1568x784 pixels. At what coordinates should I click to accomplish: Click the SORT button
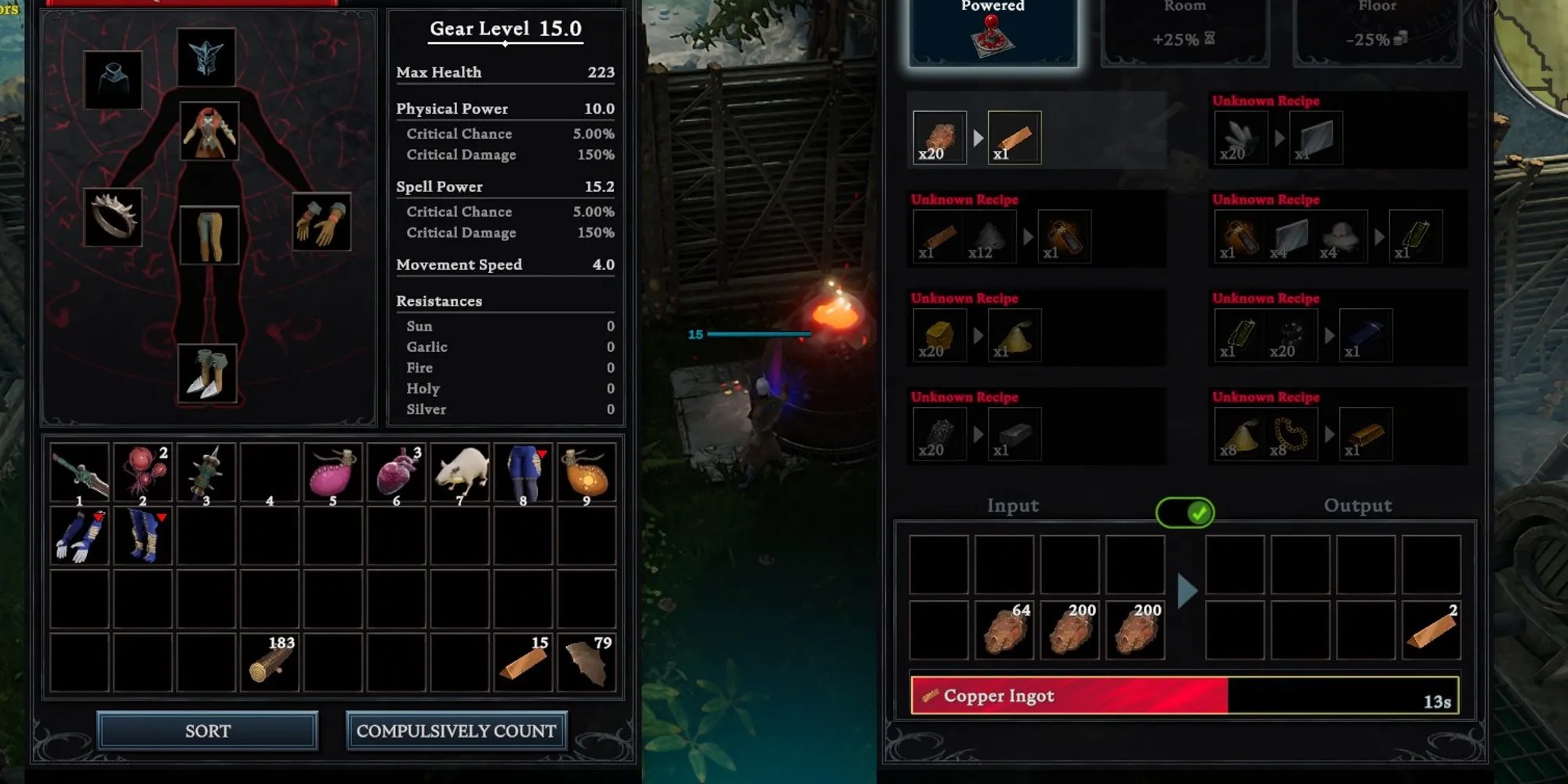tap(208, 731)
